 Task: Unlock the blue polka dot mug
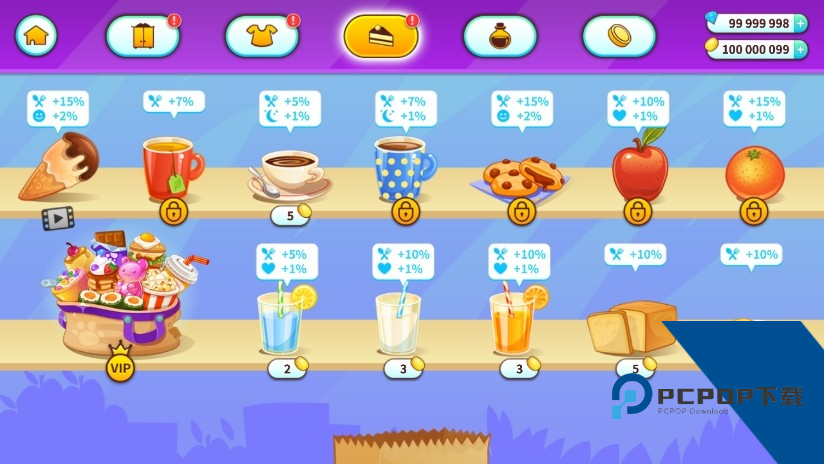[x=406, y=211]
